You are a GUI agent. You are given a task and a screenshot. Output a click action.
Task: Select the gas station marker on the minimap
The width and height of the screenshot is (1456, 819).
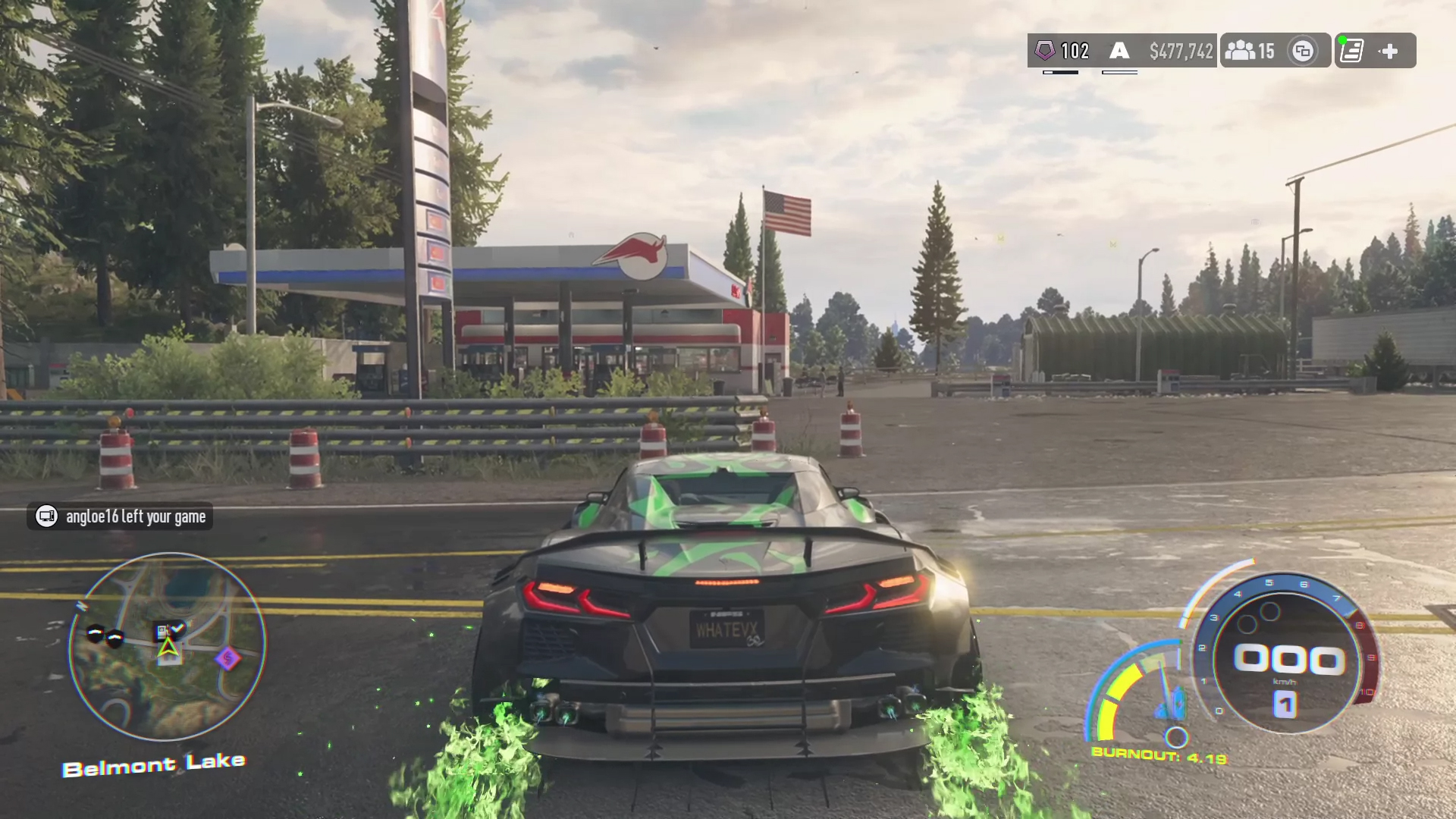[162, 630]
